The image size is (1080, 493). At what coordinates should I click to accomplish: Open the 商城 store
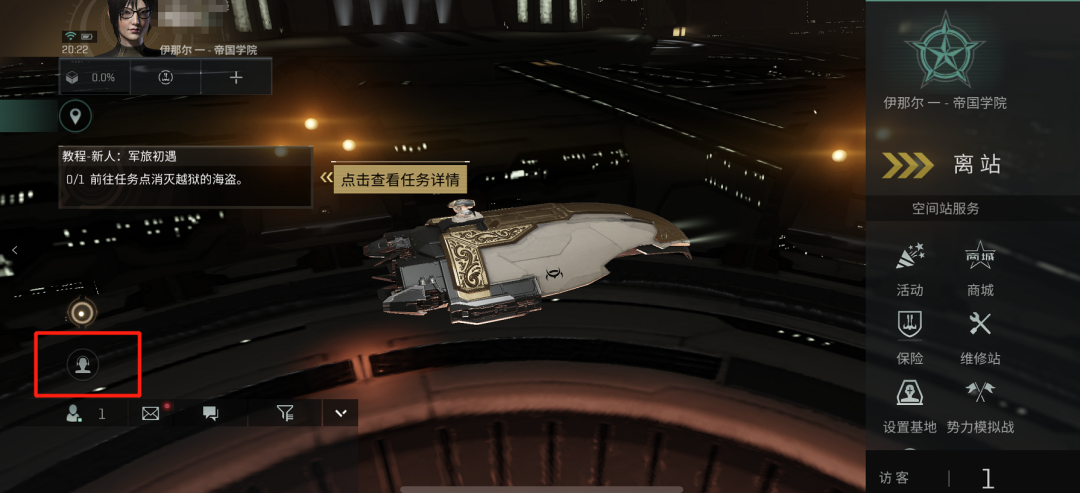(x=980, y=268)
